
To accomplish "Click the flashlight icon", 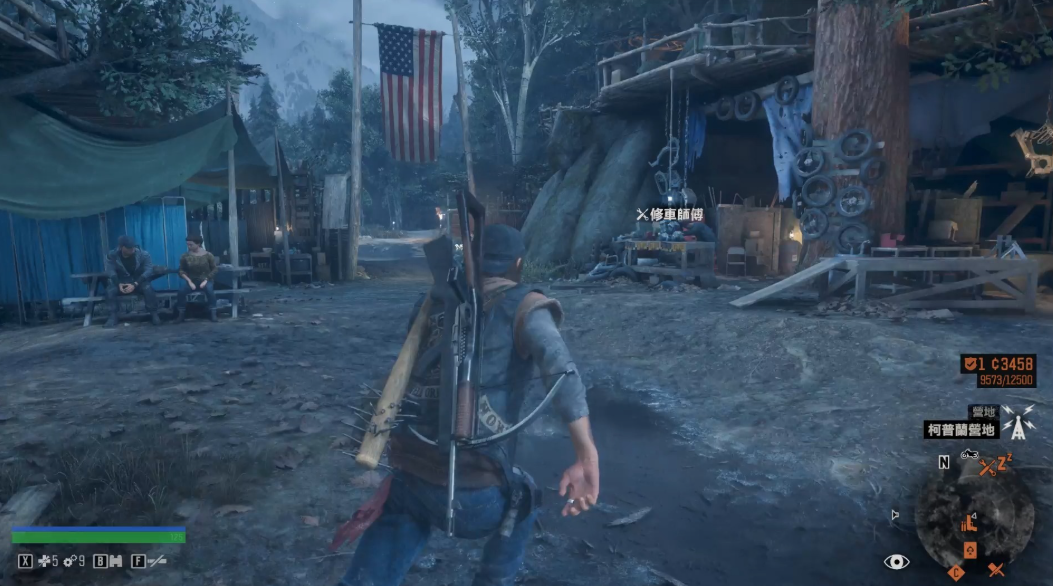I will point(156,562).
